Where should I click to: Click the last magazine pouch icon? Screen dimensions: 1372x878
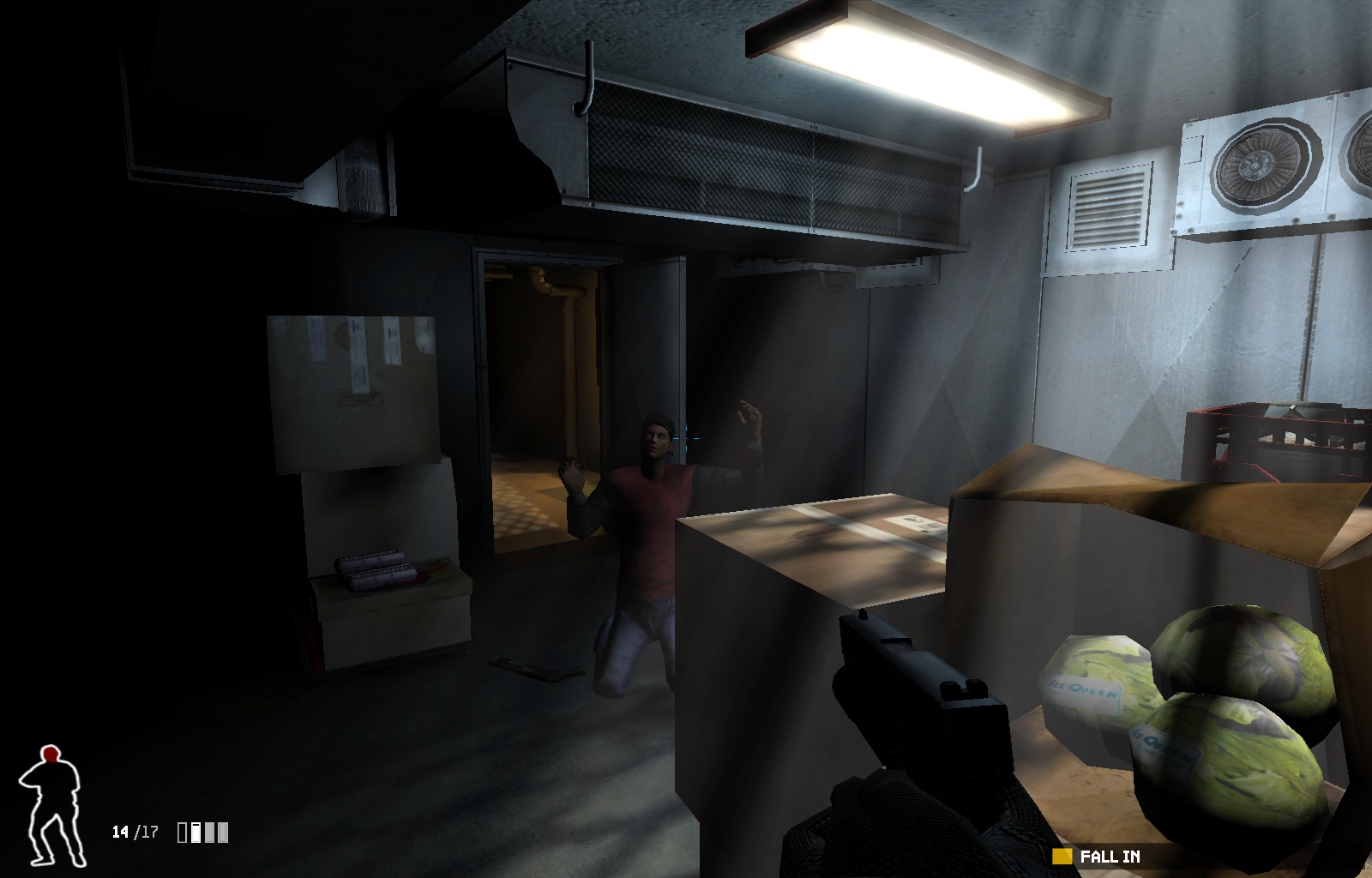pyautogui.click(x=222, y=833)
